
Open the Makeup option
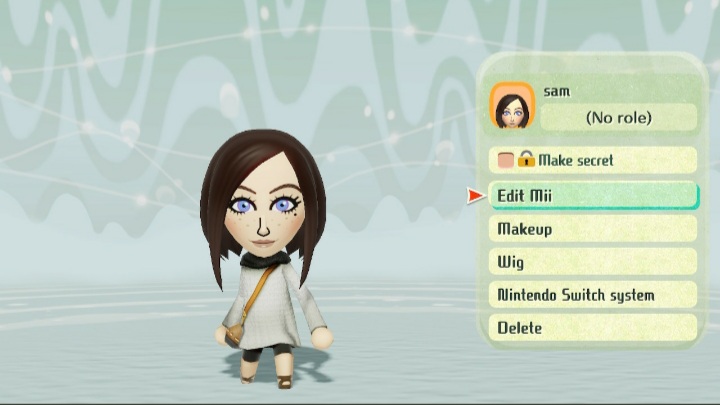click(593, 229)
